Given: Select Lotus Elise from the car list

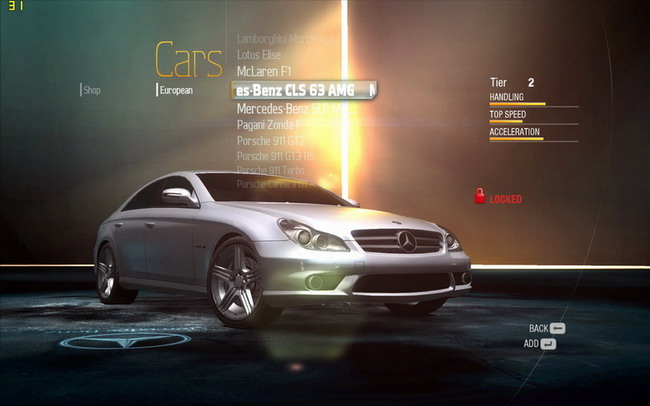Looking at the screenshot, I should (x=259, y=55).
